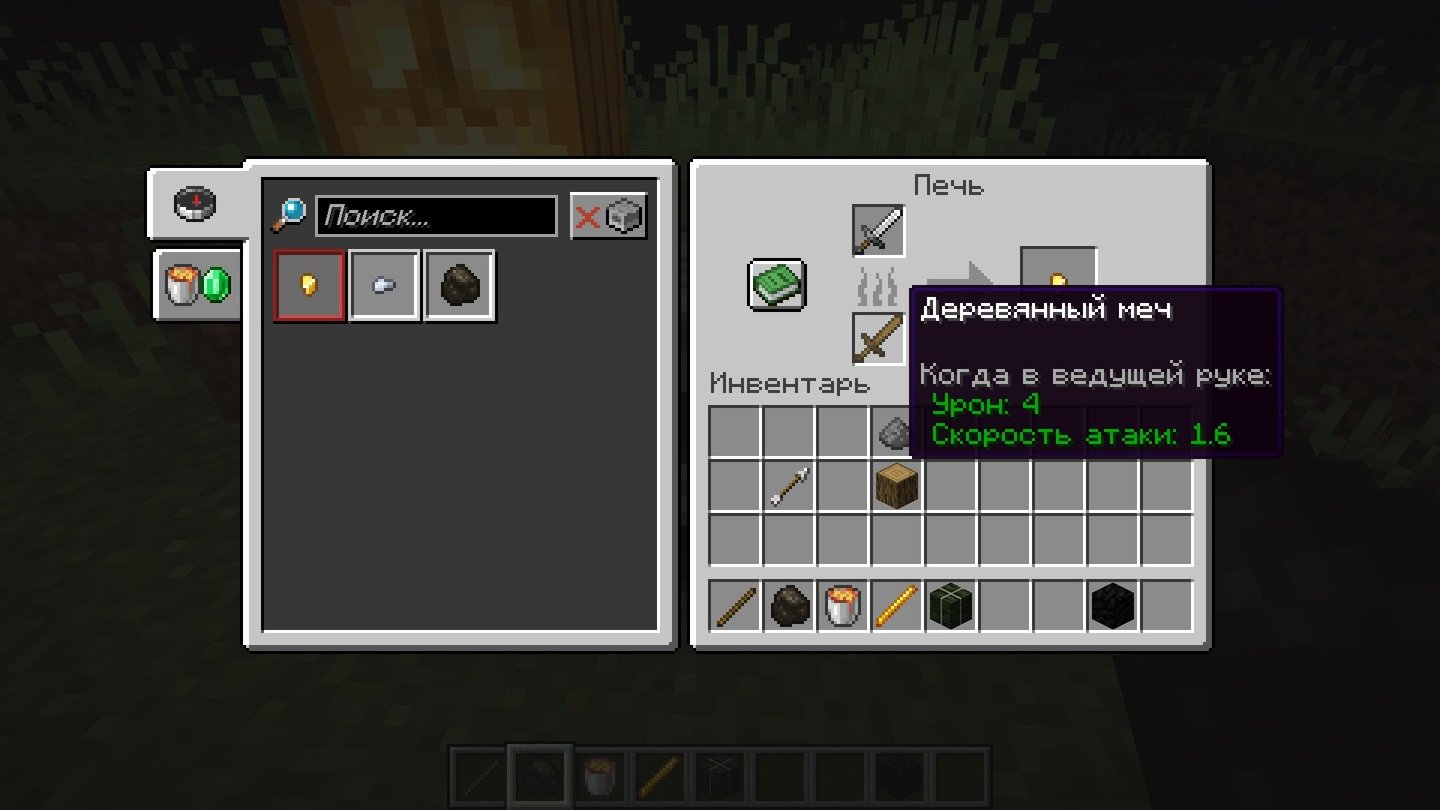This screenshot has height=810, width=1440.
Task: Click the iron sword in the furnace input slot
Action: [x=878, y=231]
